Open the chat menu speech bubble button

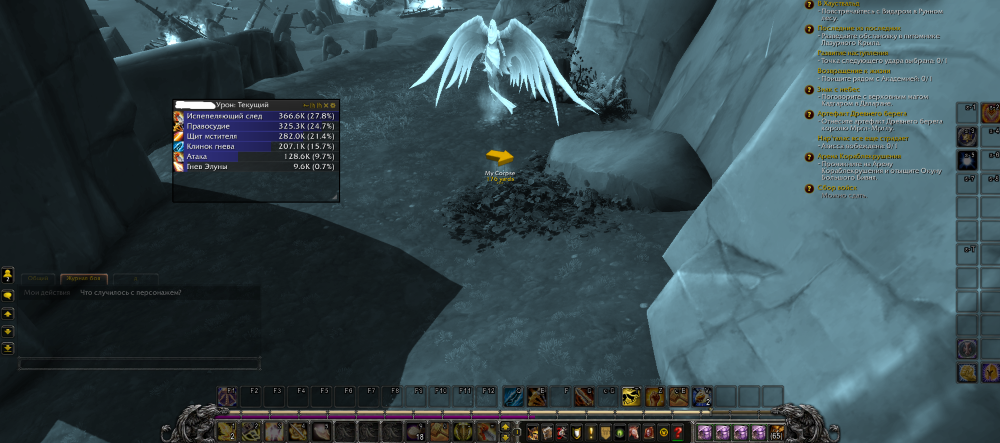(x=7, y=295)
